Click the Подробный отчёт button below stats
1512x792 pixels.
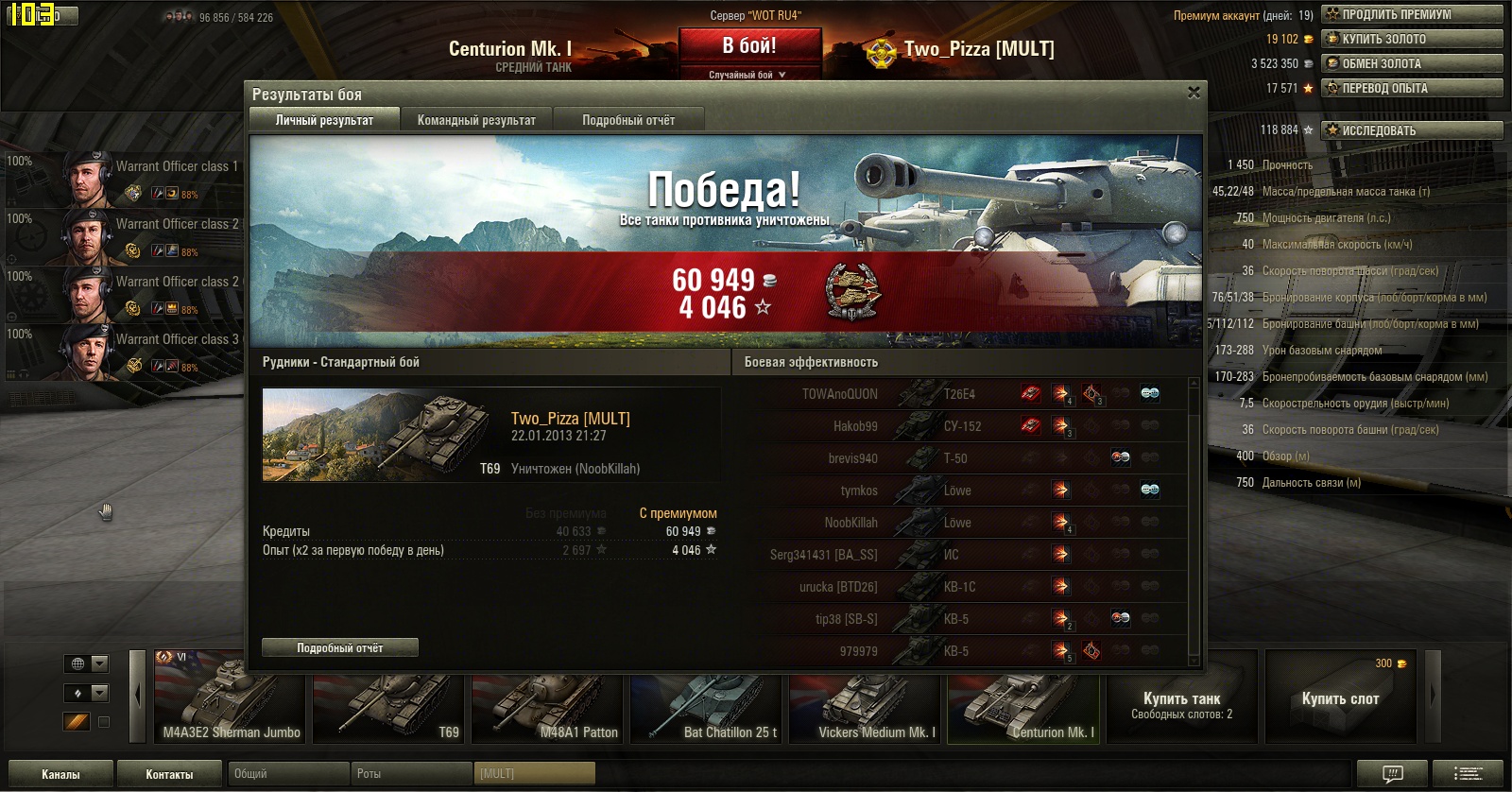tap(340, 647)
